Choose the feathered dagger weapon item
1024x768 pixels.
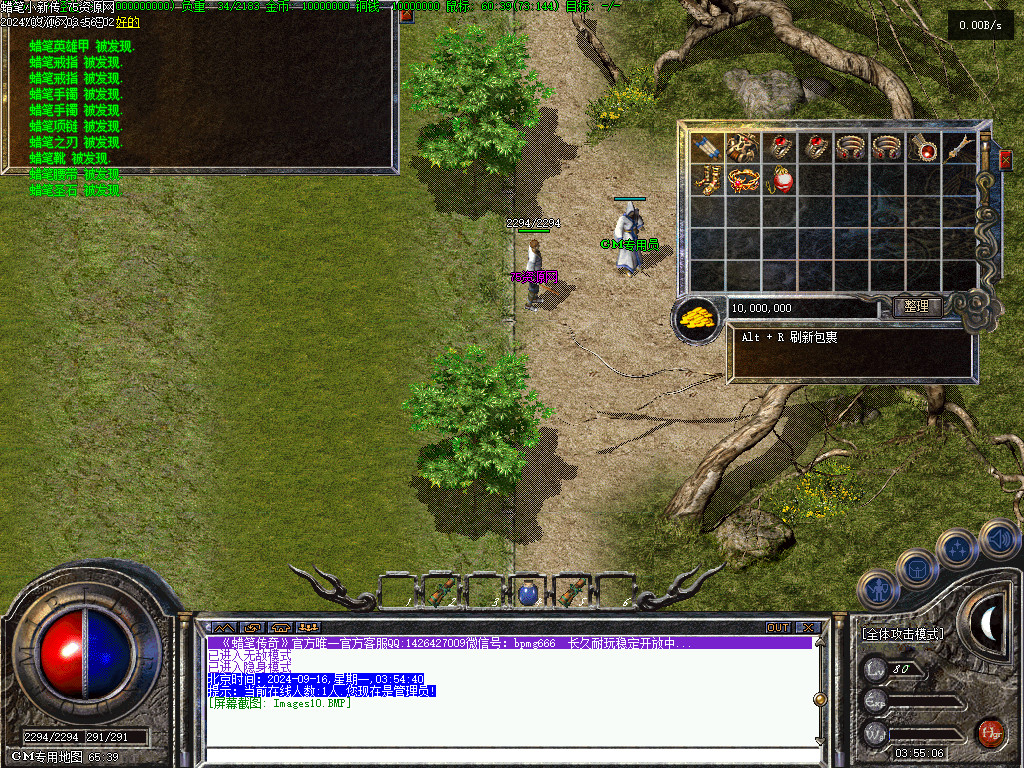click(962, 148)
